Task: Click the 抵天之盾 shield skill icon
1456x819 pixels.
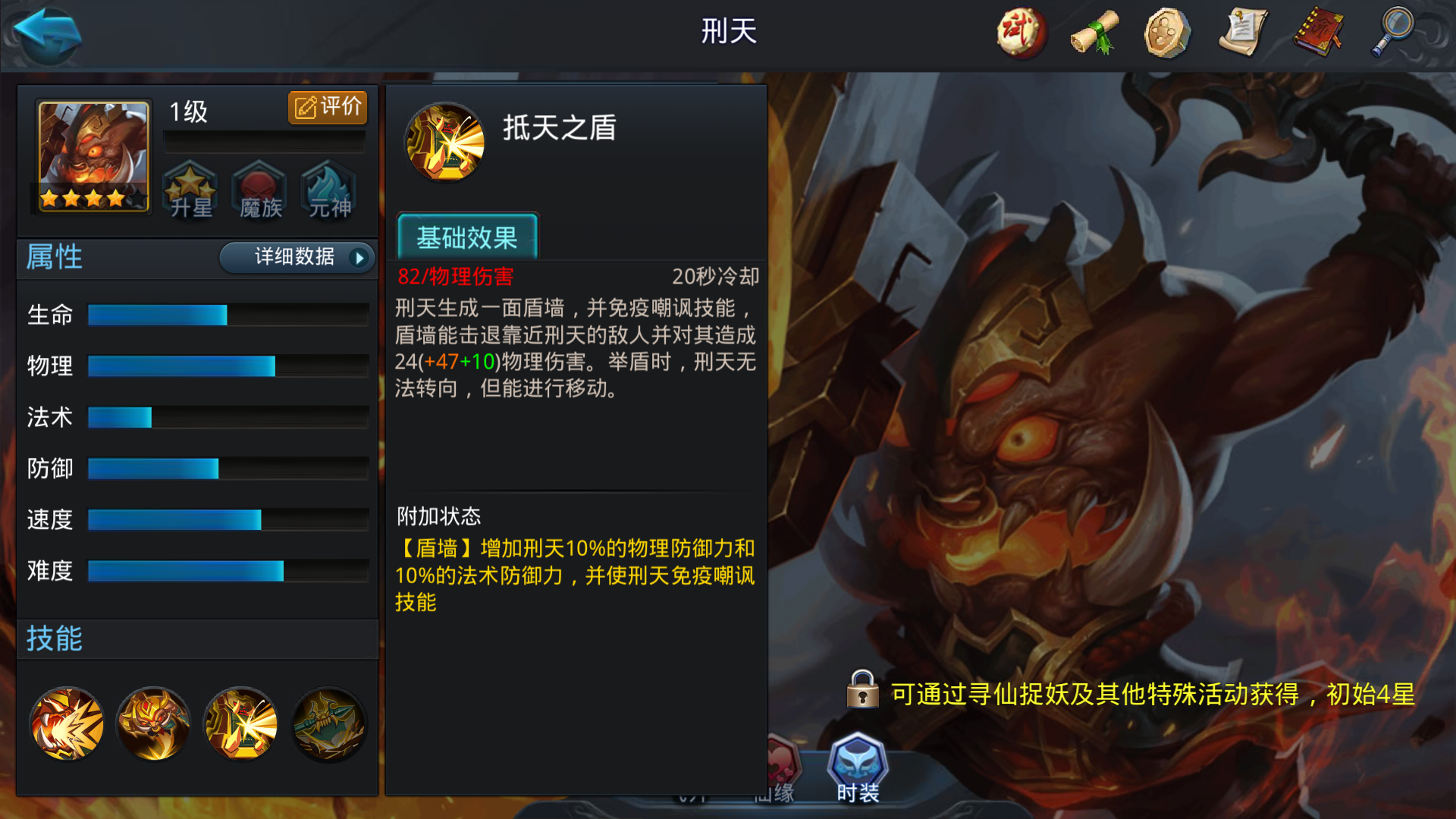Action: (x=446, y=143)
